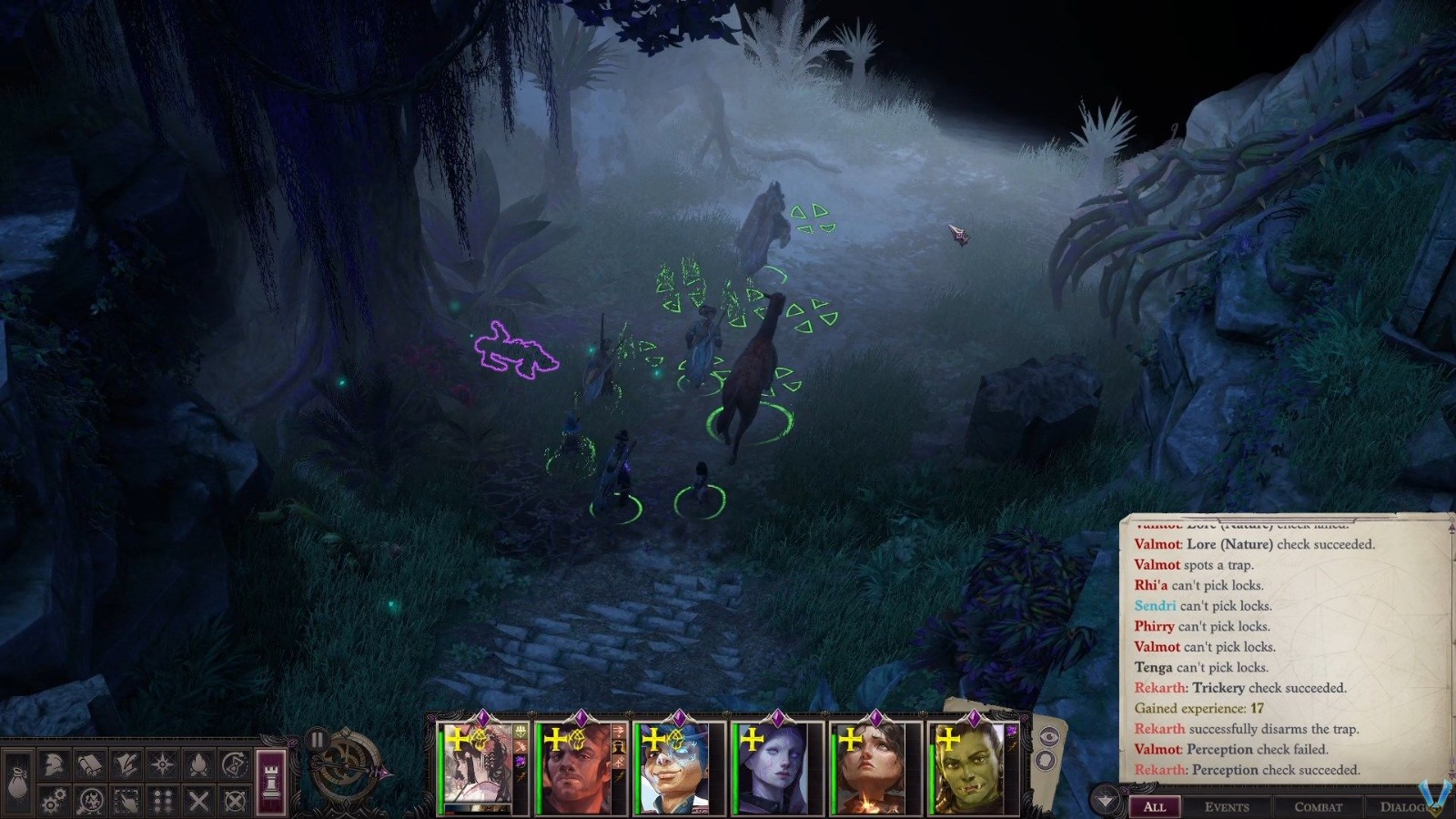This screenshot has width=1456, height=819.
Task: Open game settings with the gears icon
Action: point(53,801)
